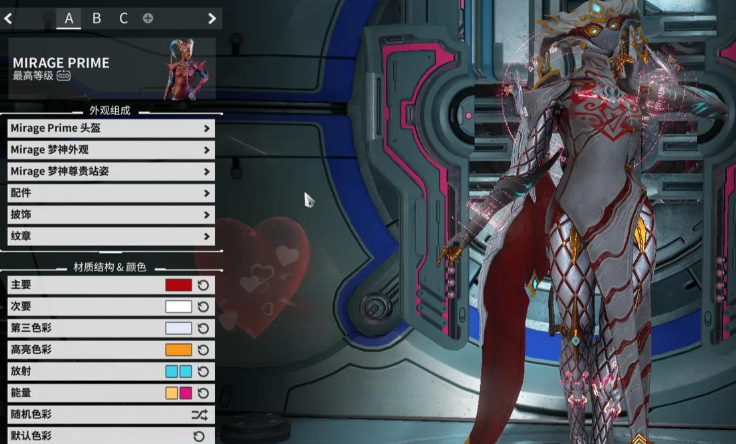Change the white 次要 secondary color
The width and height of the screenshot is (736, 444).
point(178,307)
